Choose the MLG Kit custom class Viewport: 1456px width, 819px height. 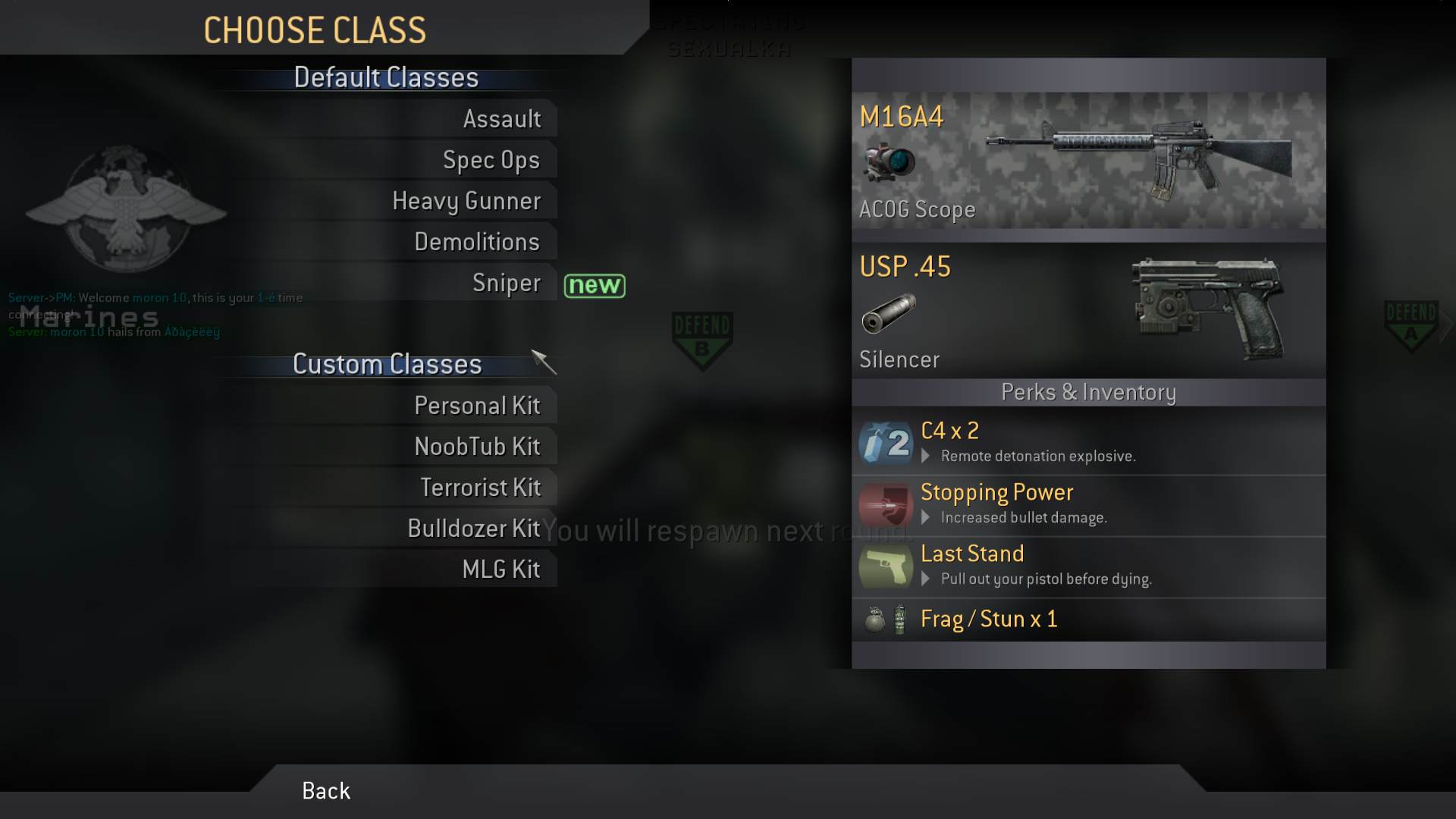click(x=500, y=570)
